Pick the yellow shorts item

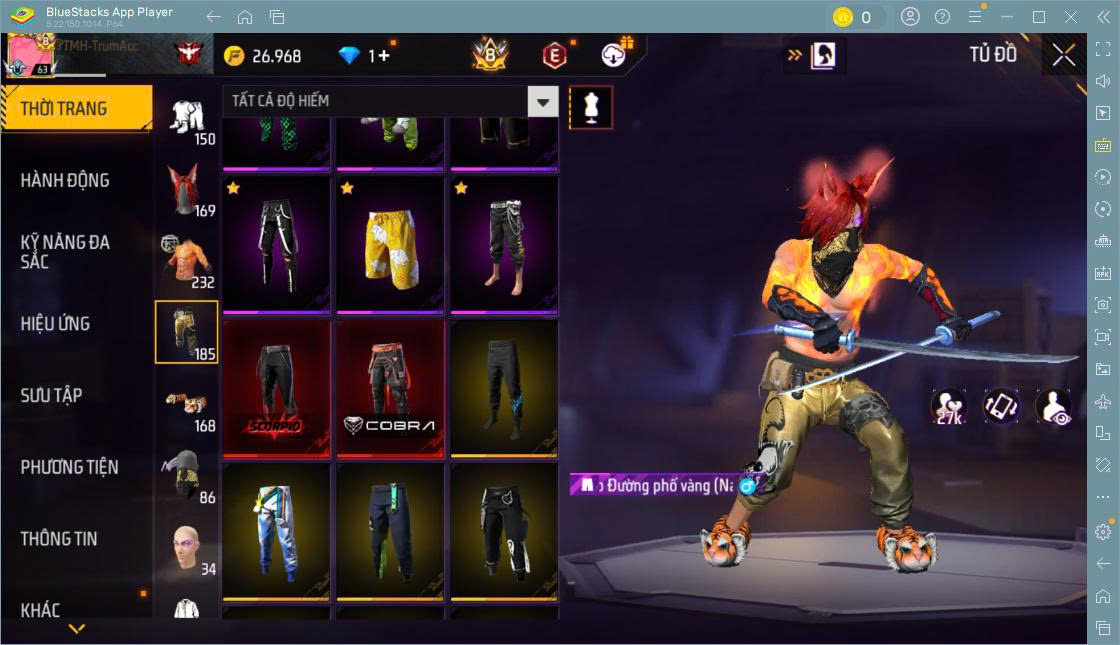click(390, 245)
